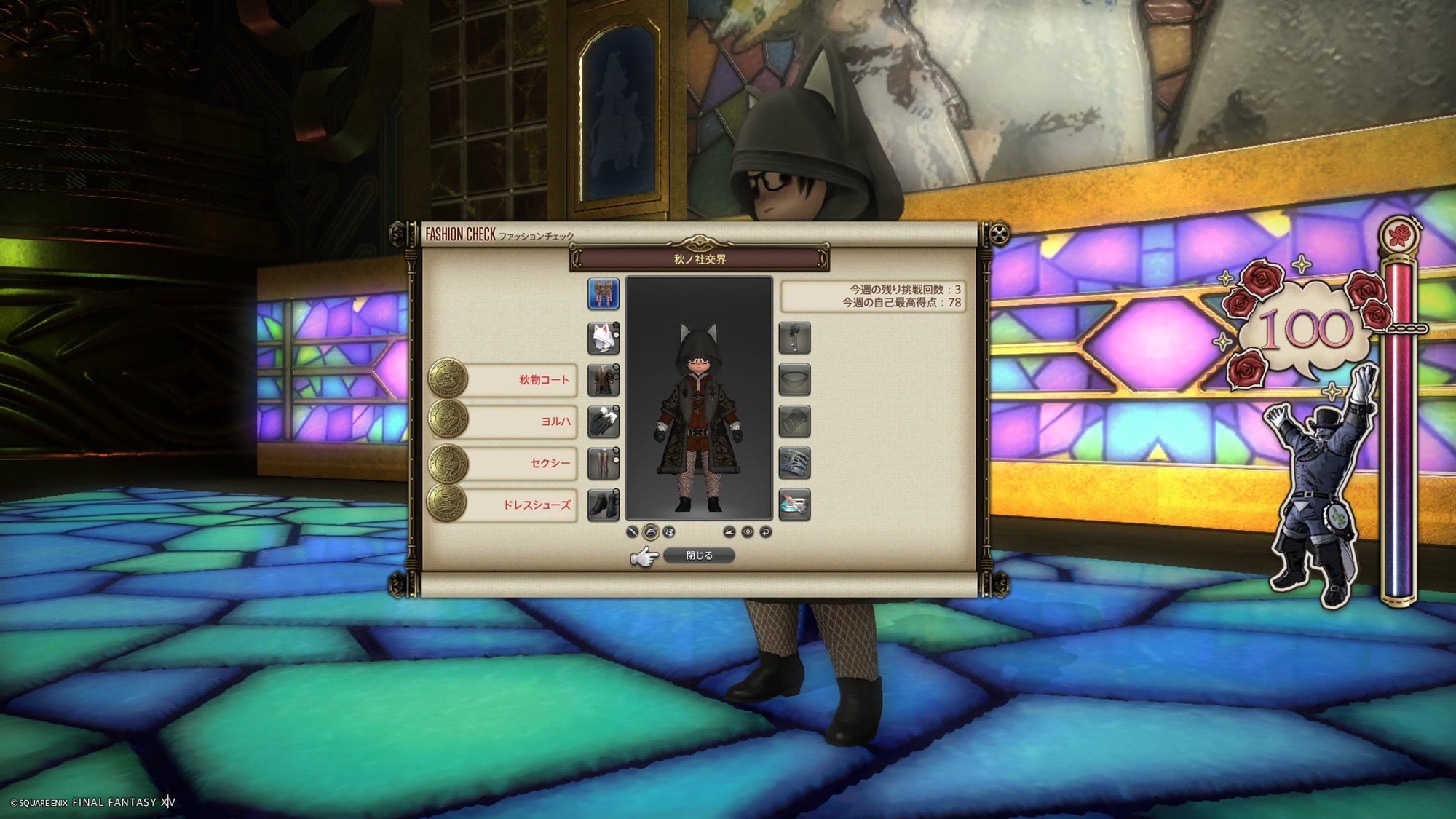Click the 閉じる (Close) button
Screen dimensions: 1456x819
(x=699, y=555)
